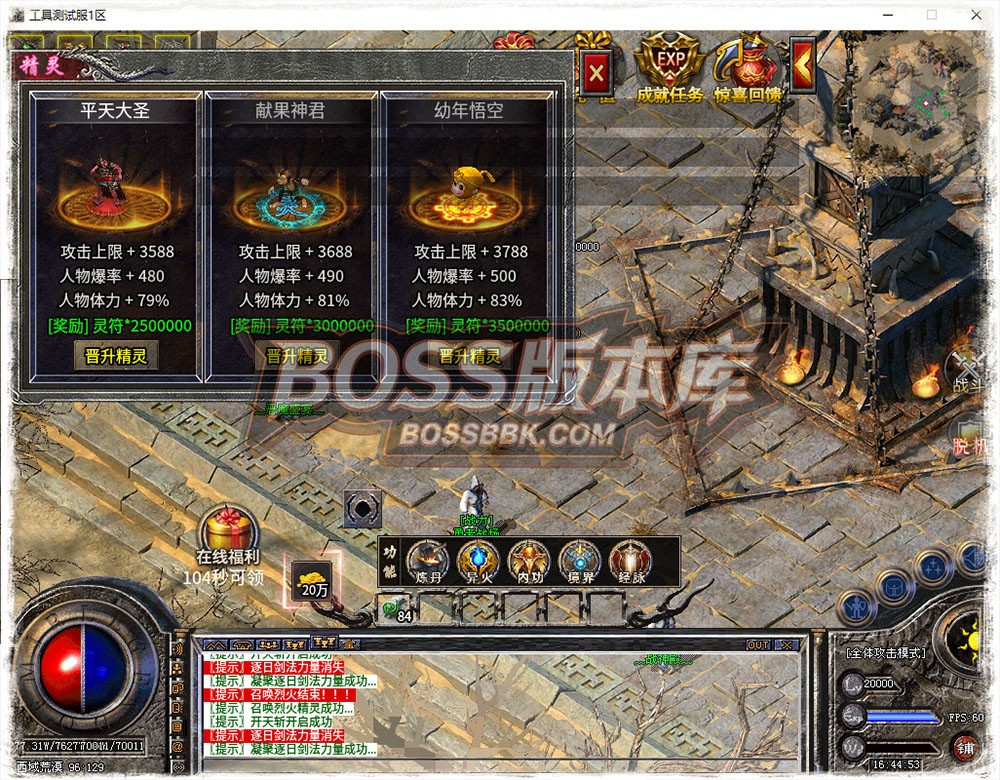Minimize the game window
The width and height of the screenshot is (1000, 780).
(x=887, y=15)
